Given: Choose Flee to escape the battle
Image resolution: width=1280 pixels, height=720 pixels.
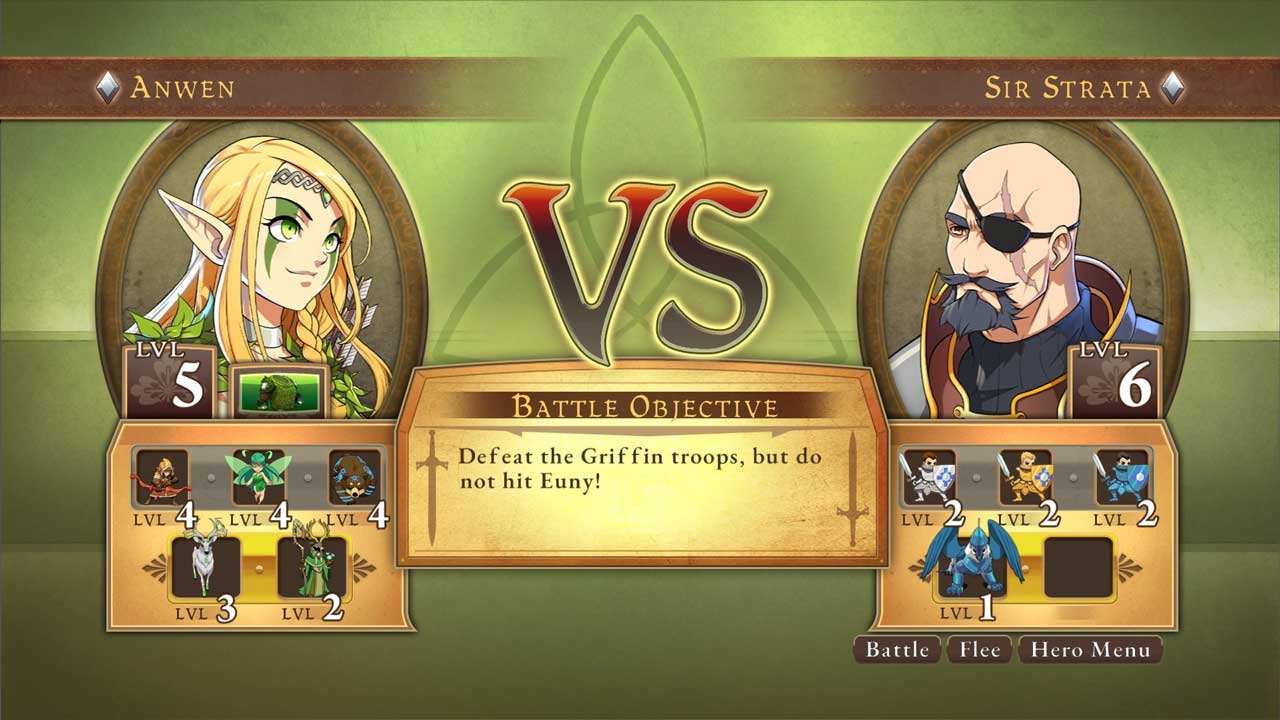Looking at the screenshot, I should point(979,650).
